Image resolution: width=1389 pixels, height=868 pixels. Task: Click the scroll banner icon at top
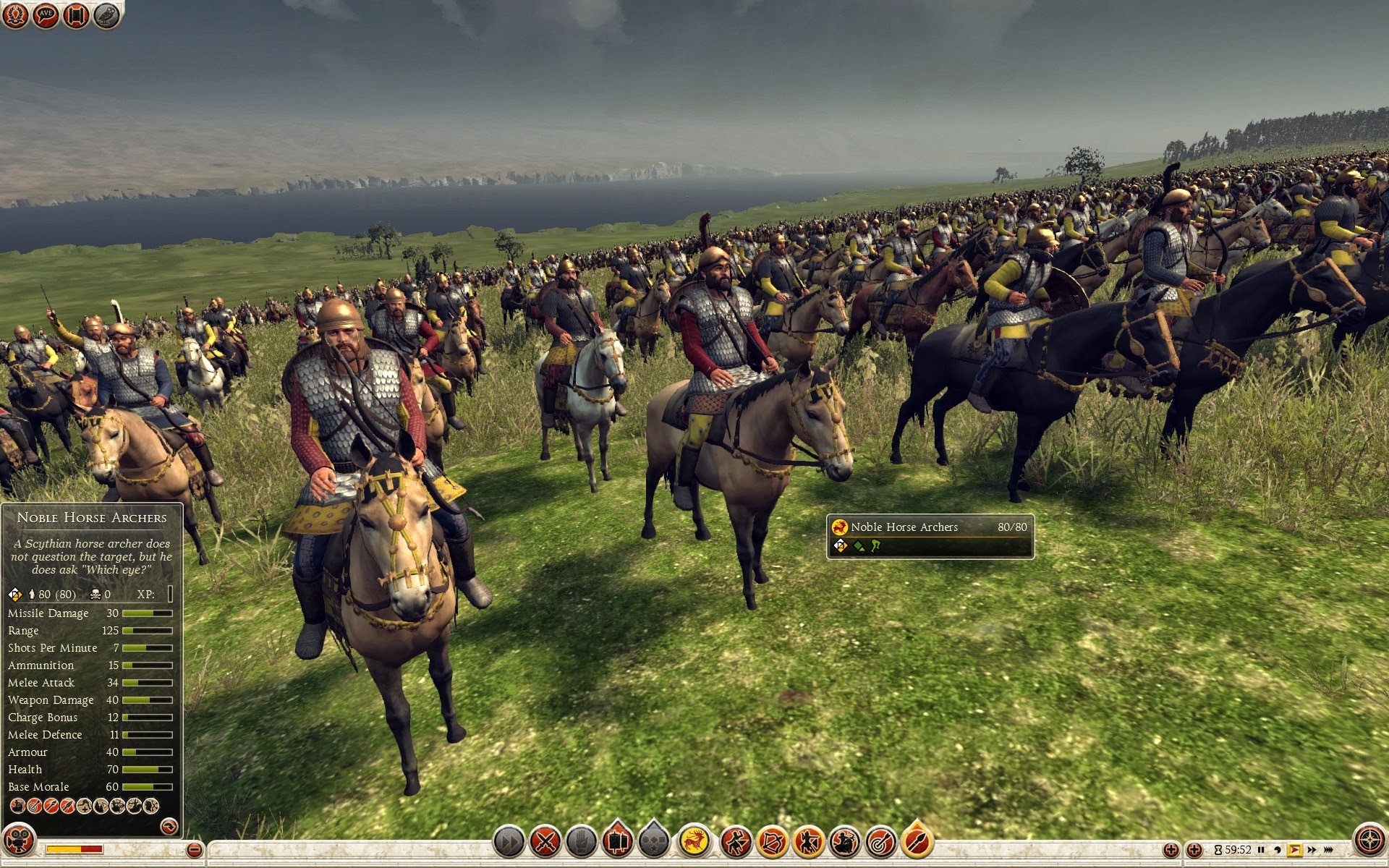point(76,15)
